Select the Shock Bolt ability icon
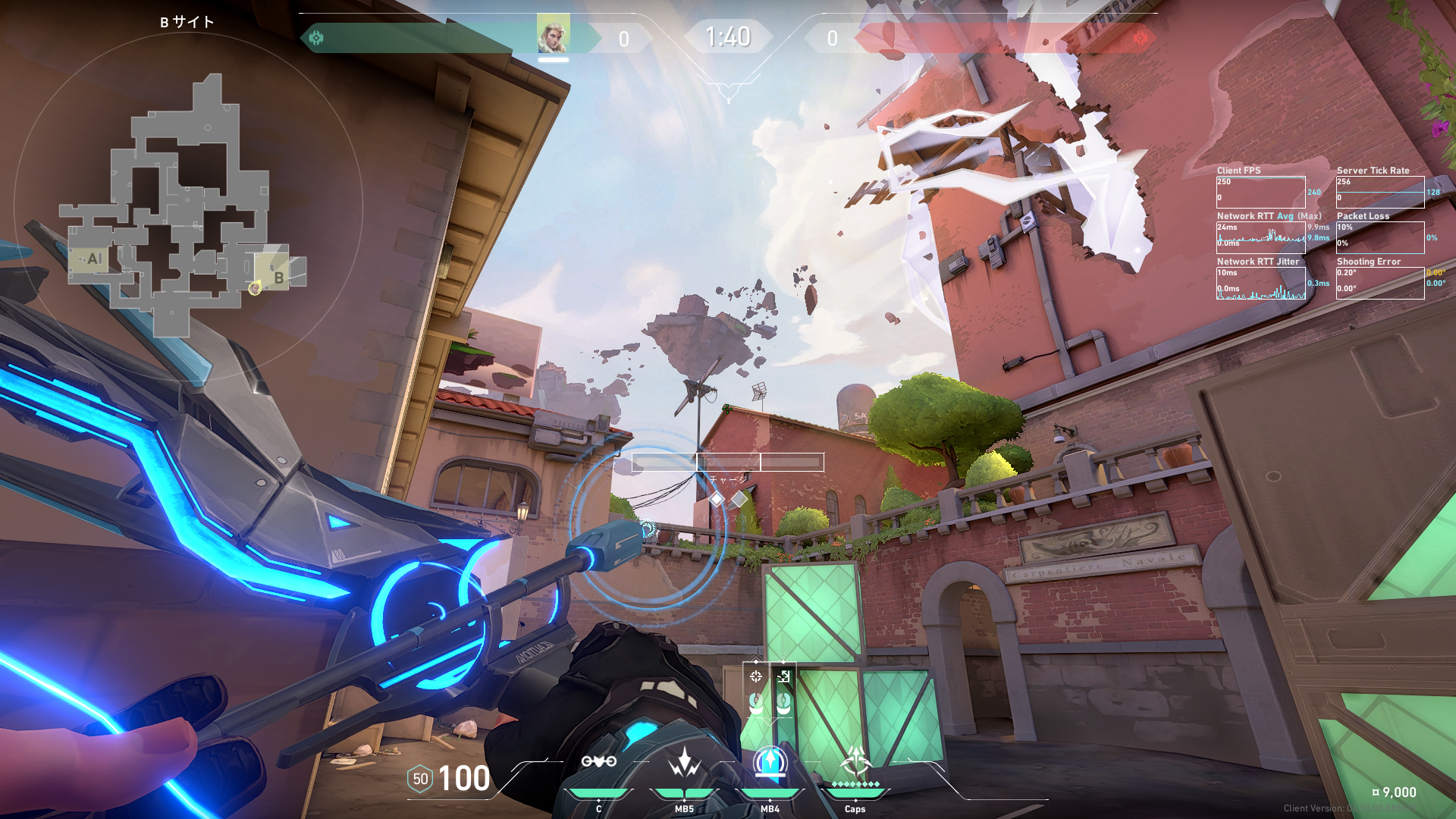 click(x=684, y=762)
